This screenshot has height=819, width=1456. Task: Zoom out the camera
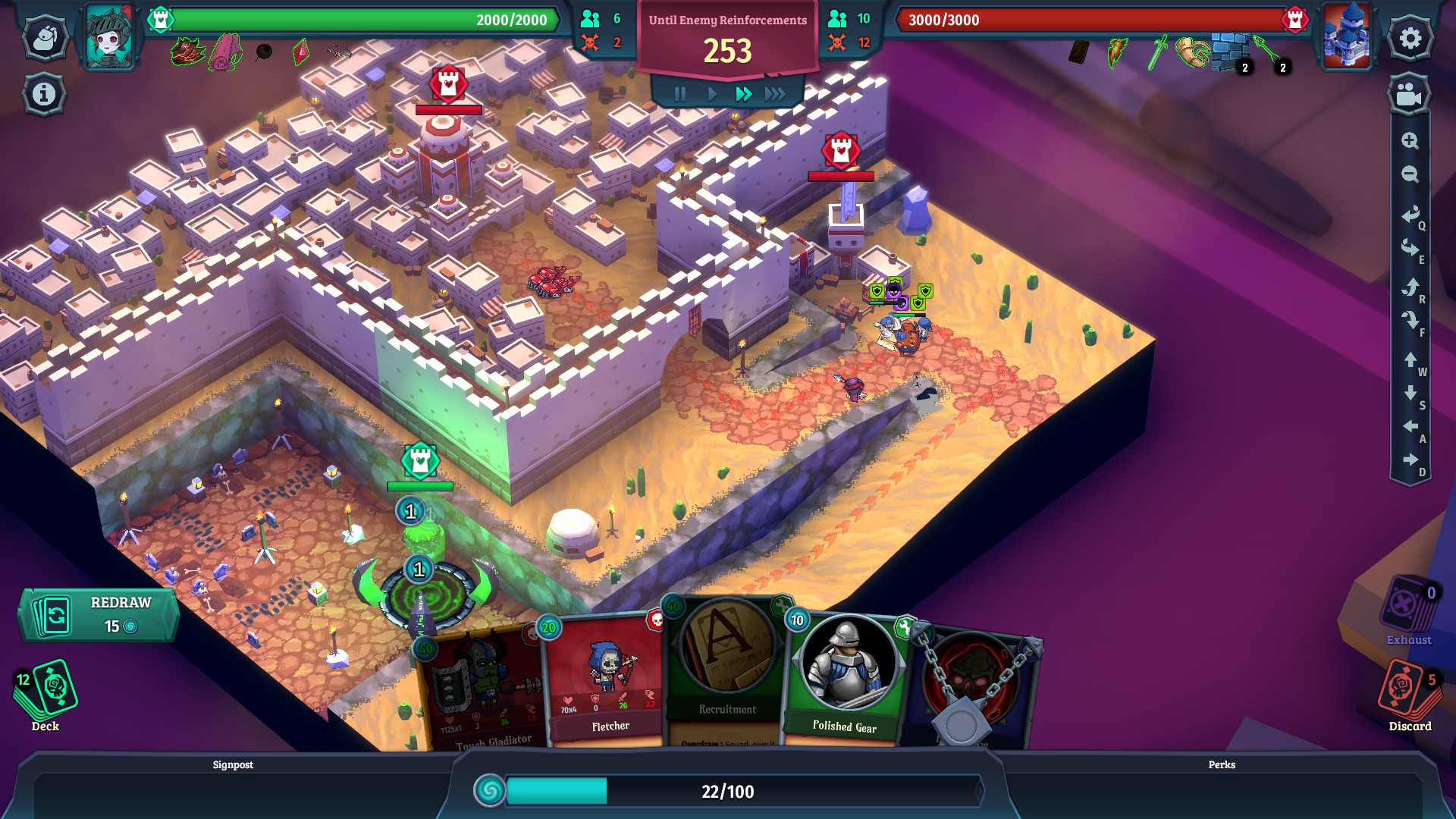coord(1410,174)
